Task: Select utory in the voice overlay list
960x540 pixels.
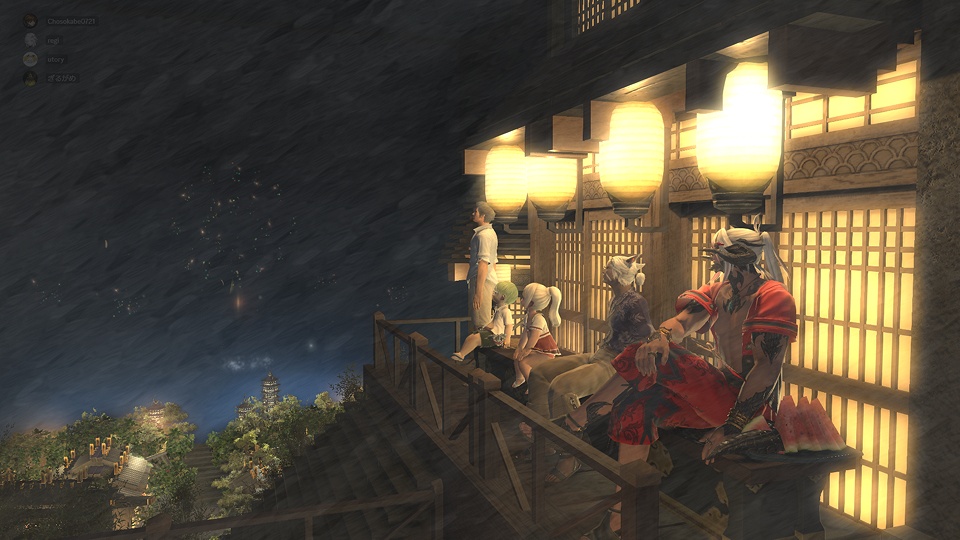Action: coord(55,59)
